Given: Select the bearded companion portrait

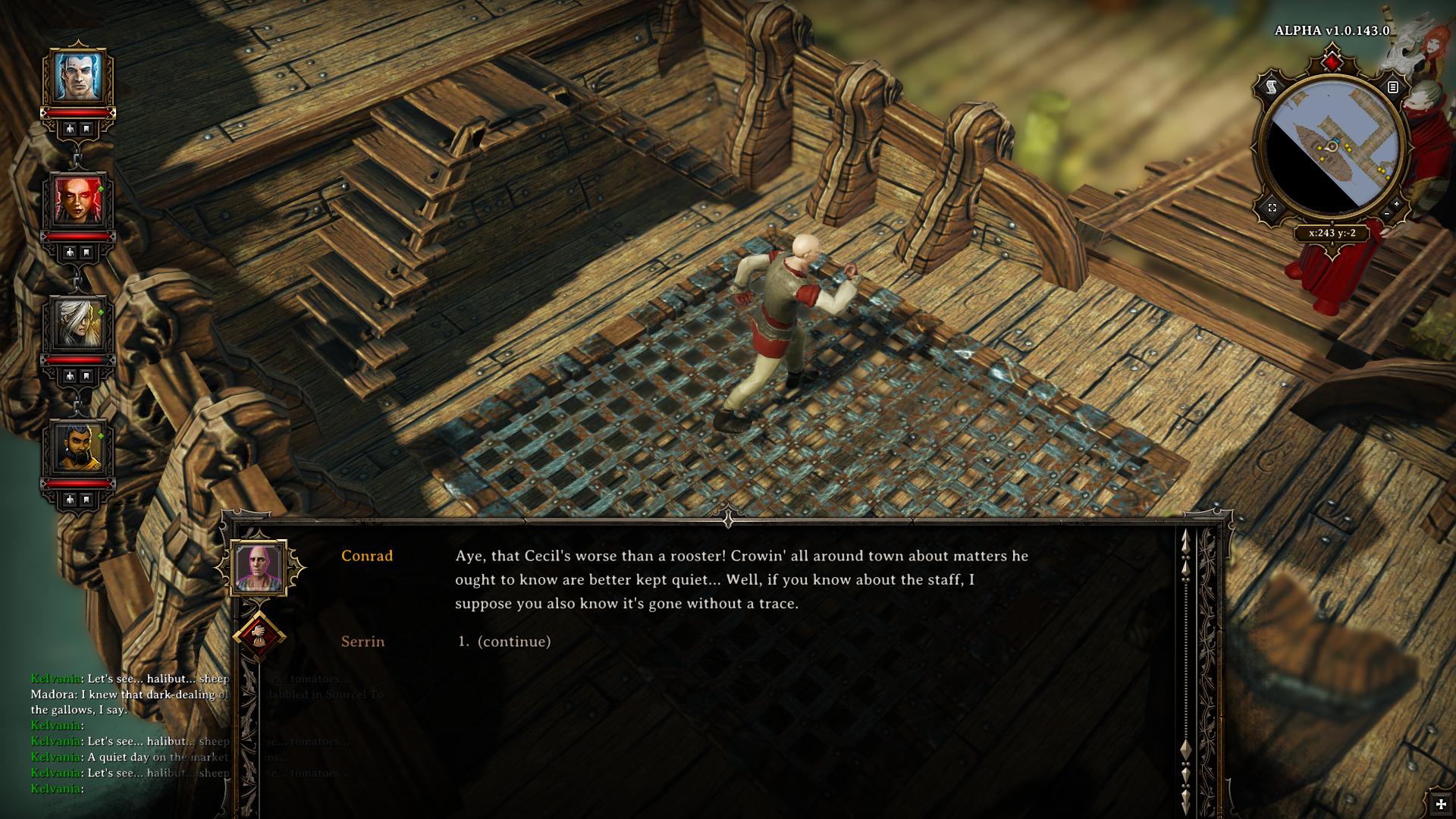Looking at the screenshot, I should [78, 447].
